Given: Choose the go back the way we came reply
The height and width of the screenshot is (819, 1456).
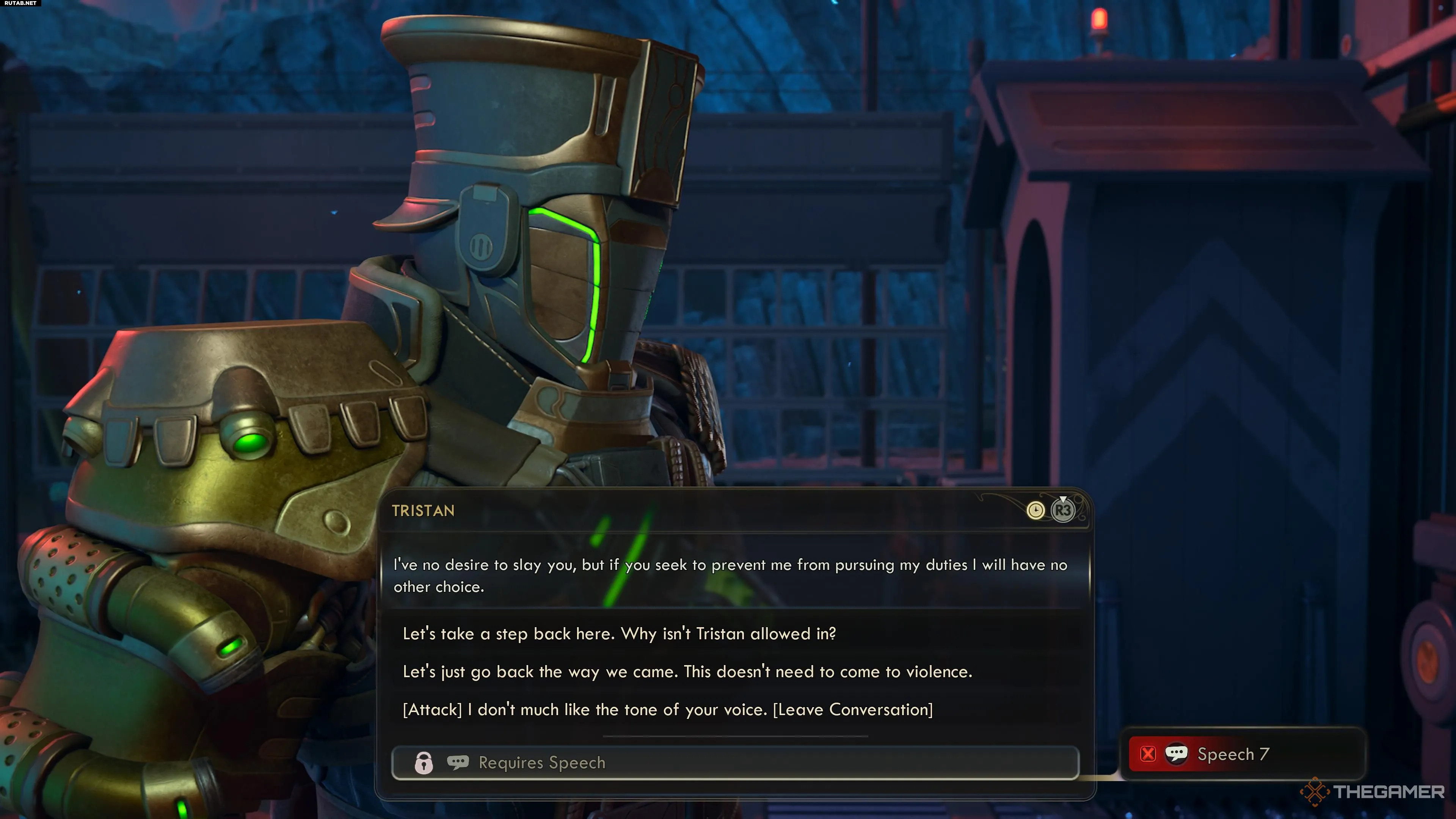Looking at the screenshot, I should click(x=687, y=672).
